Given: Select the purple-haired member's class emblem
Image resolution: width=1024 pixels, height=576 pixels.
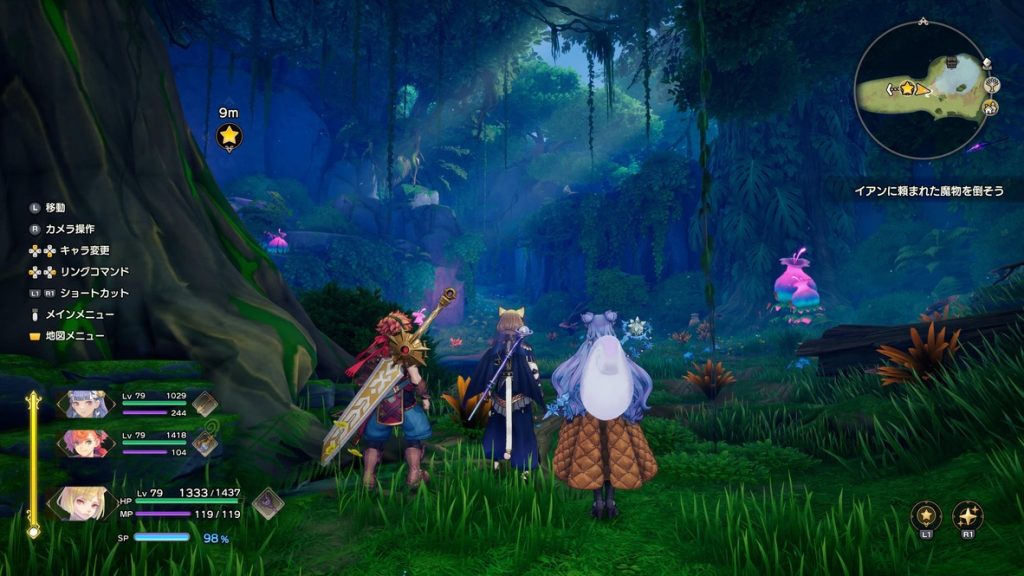Looking at the screenshot, I should pyautogui.click(x=205, y=403).
